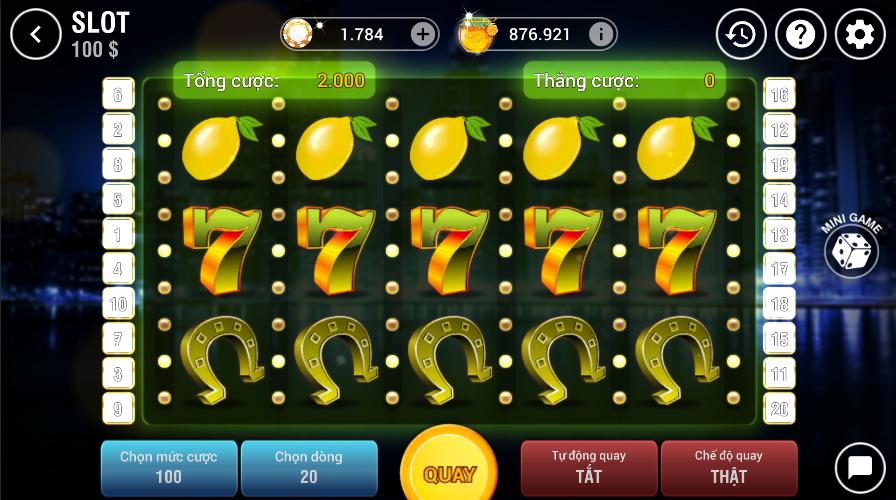Viewport: 896px width, 500px height.
Task: Switch spin mode (Chế độ quay)
Action: pyautogui.click(x=729, y=467)
